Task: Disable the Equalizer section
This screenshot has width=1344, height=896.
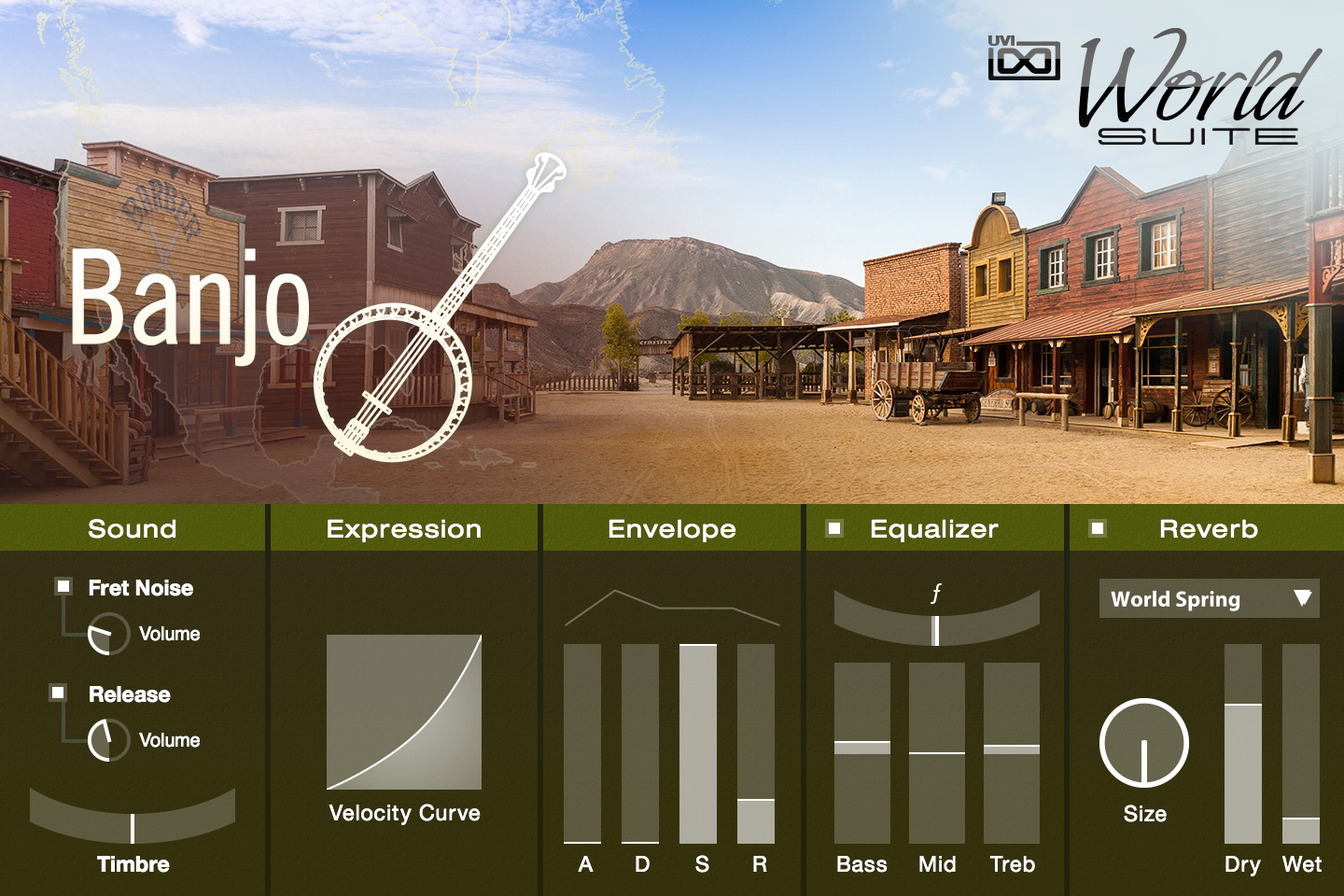Action: coord(833,528)
